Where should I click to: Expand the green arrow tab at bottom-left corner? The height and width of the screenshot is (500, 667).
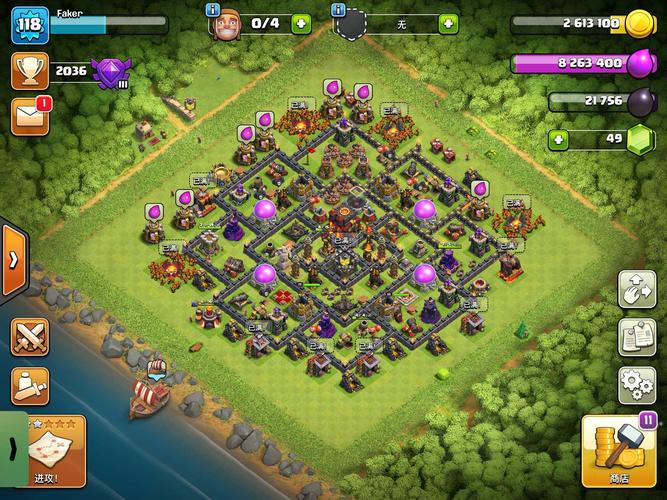click(x=11, y=448)
